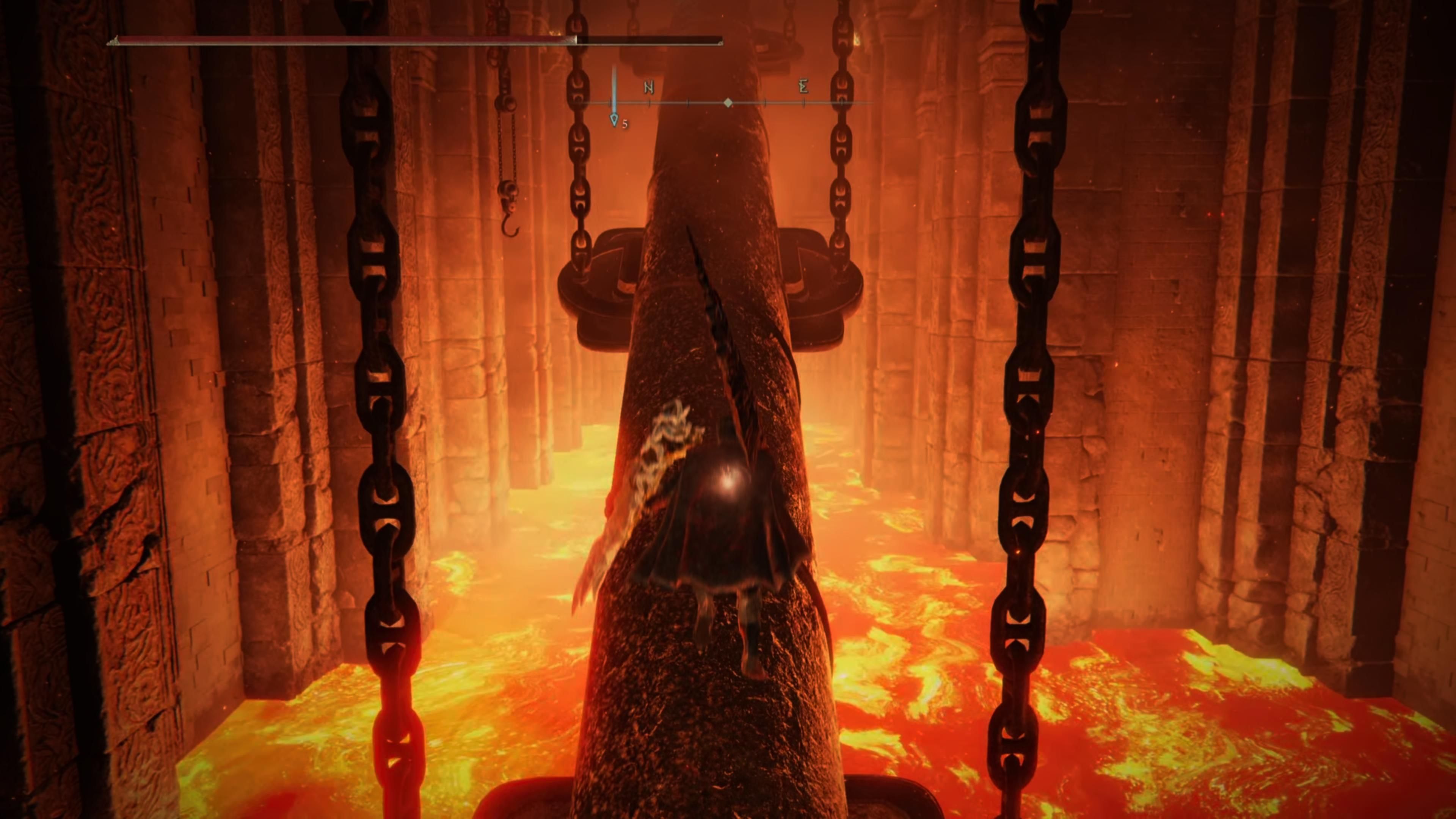Click the teardrop pin beneath the waypoint beam
The width and height of the screenshot is (1456, 819).
tap(615, 121)
